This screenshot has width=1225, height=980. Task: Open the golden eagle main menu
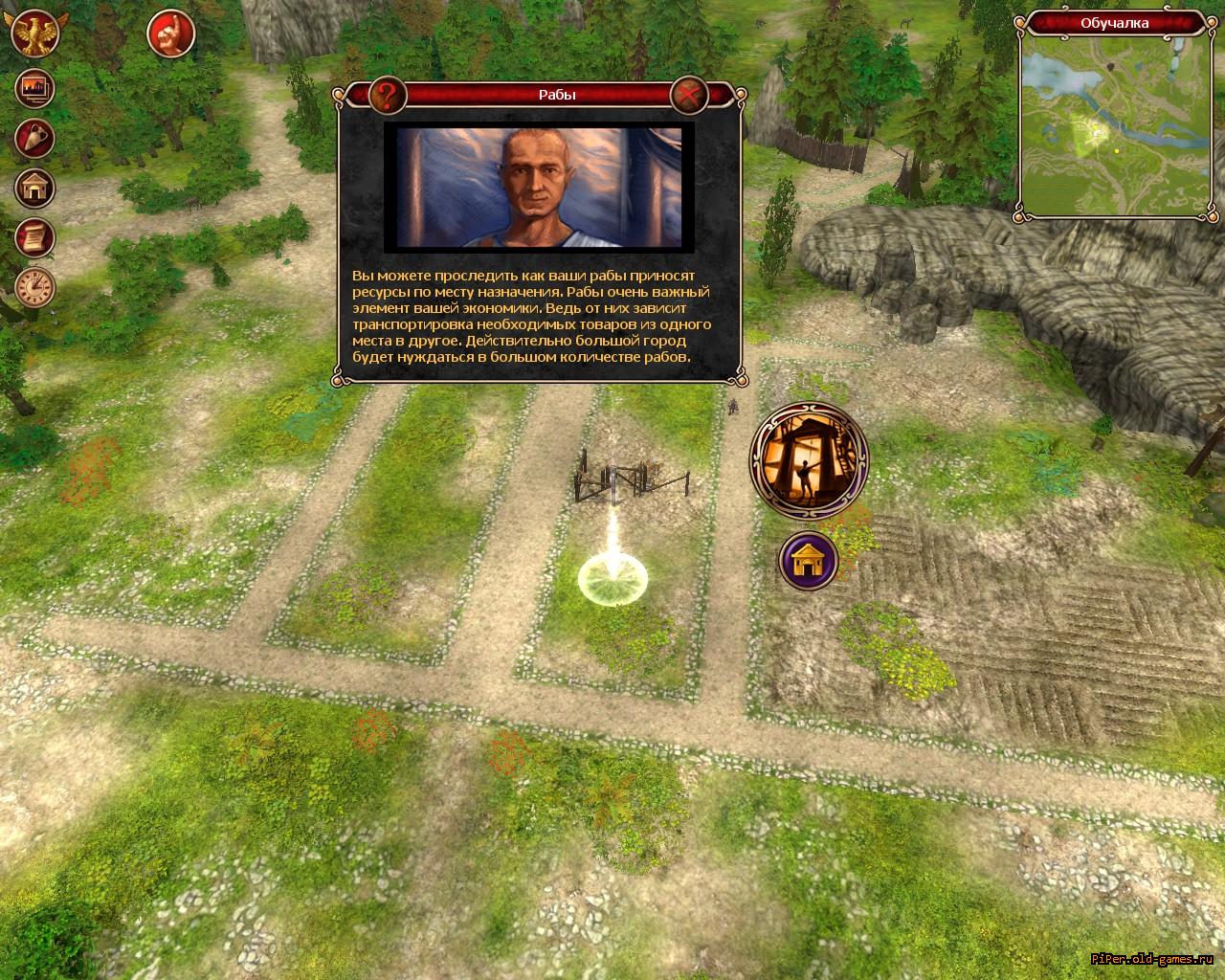tap(33, 34)
